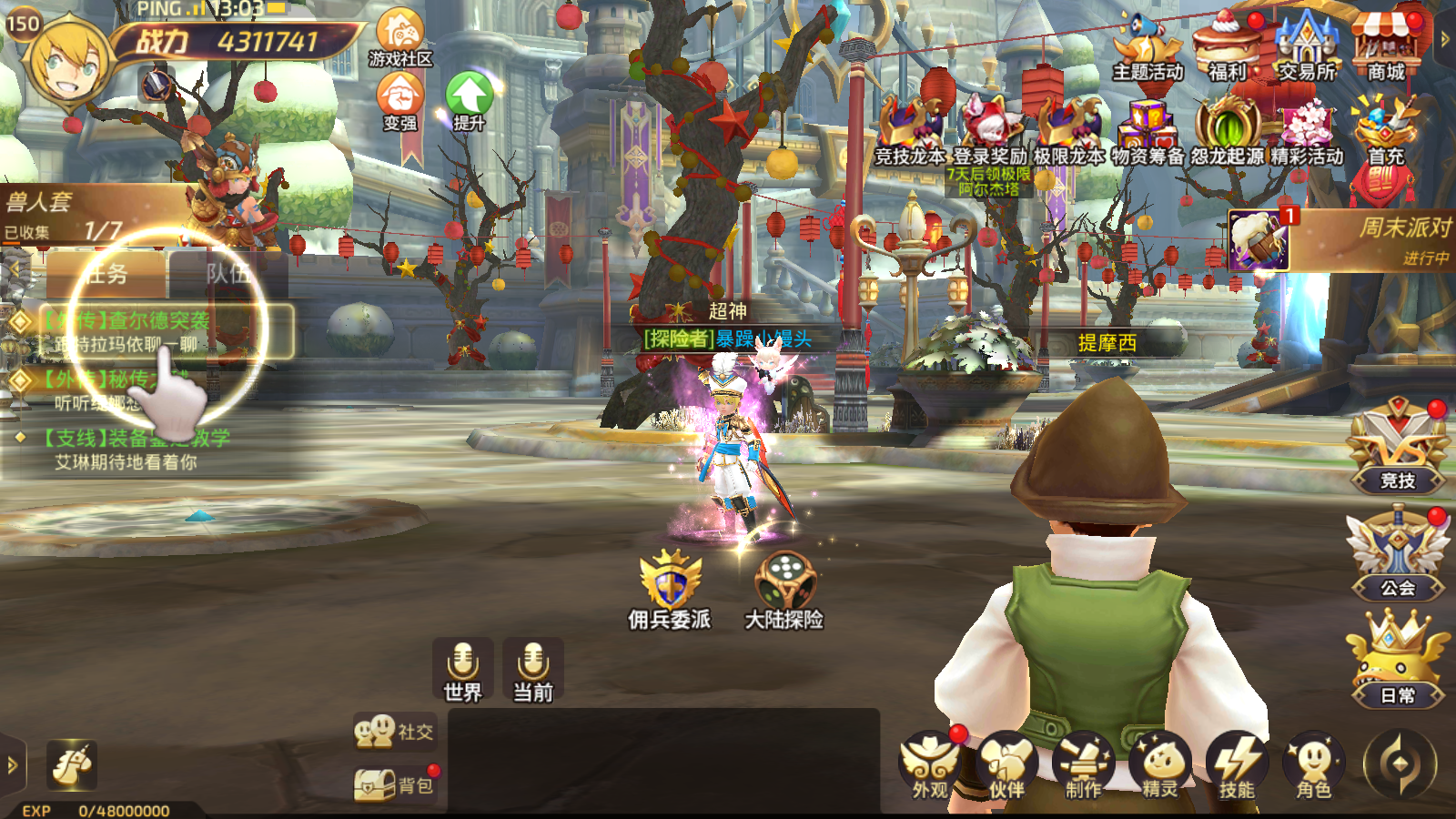Open the 游戏社区 community icon
This screenshot has width=1456, height=819.
point(399,36)
